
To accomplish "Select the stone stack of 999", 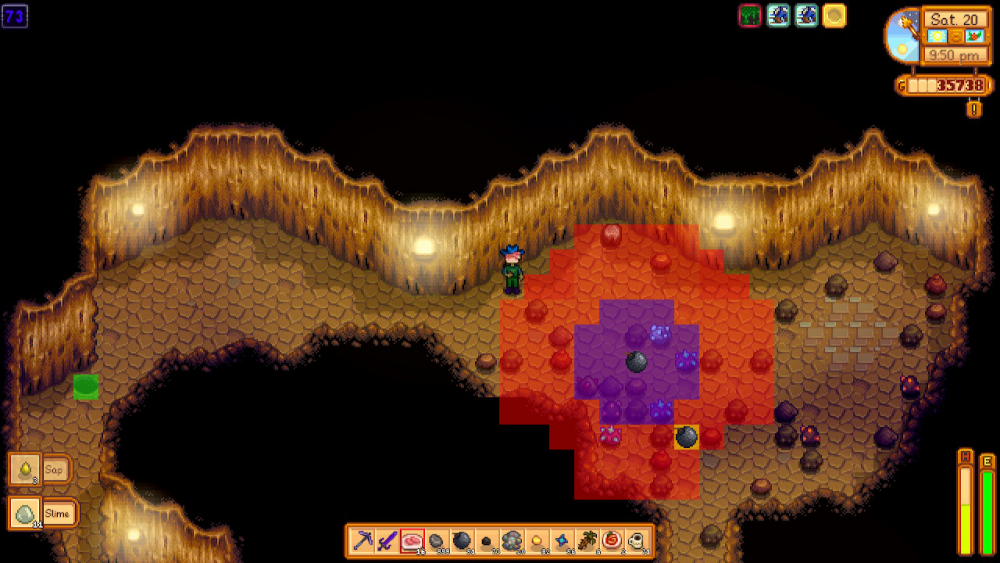I will pyautogui.click(x=437, y=541).
